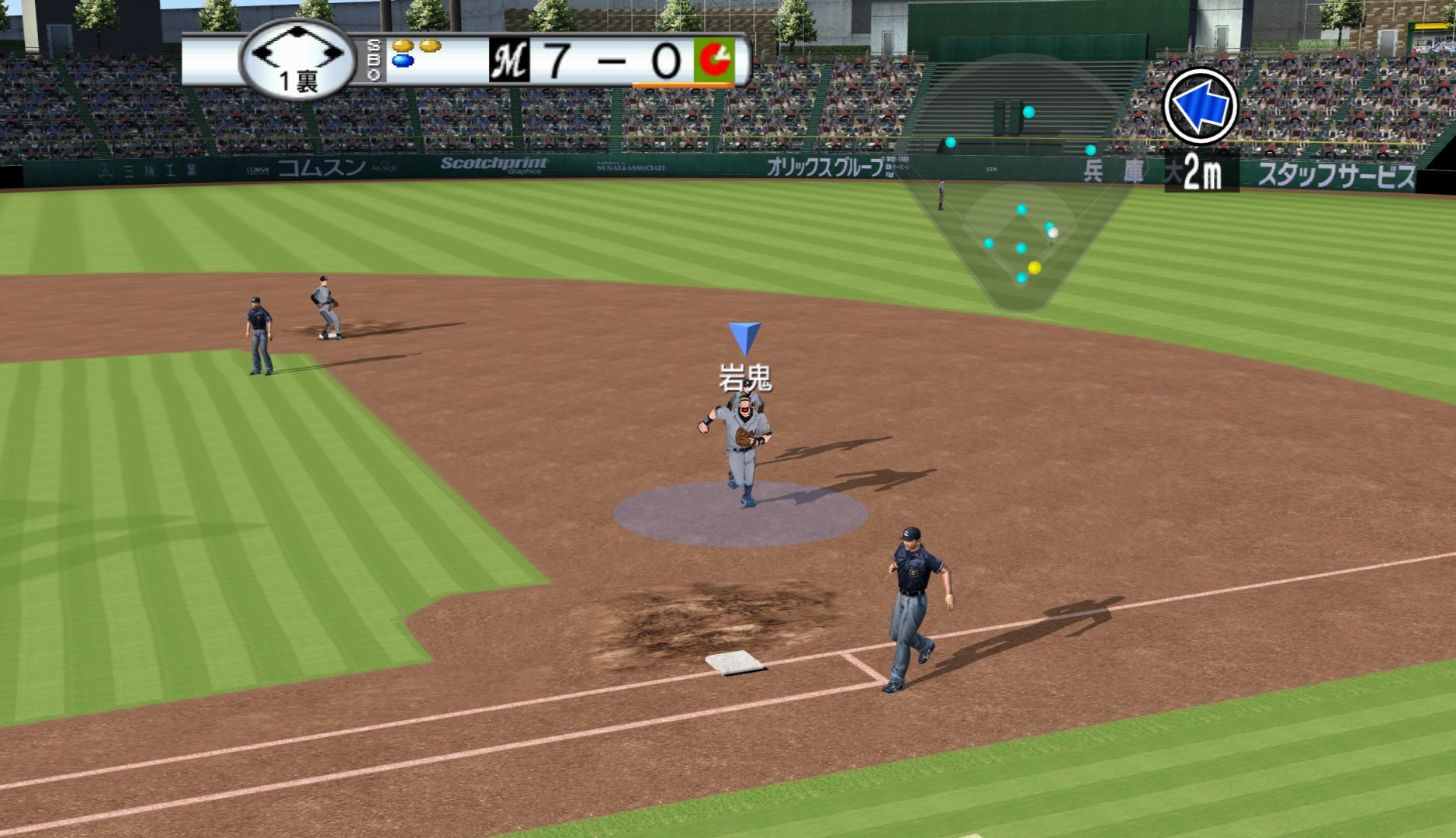Click the yellow ball marker on radar
The image size is (1456, 838).
click(x=1034, y=268)
